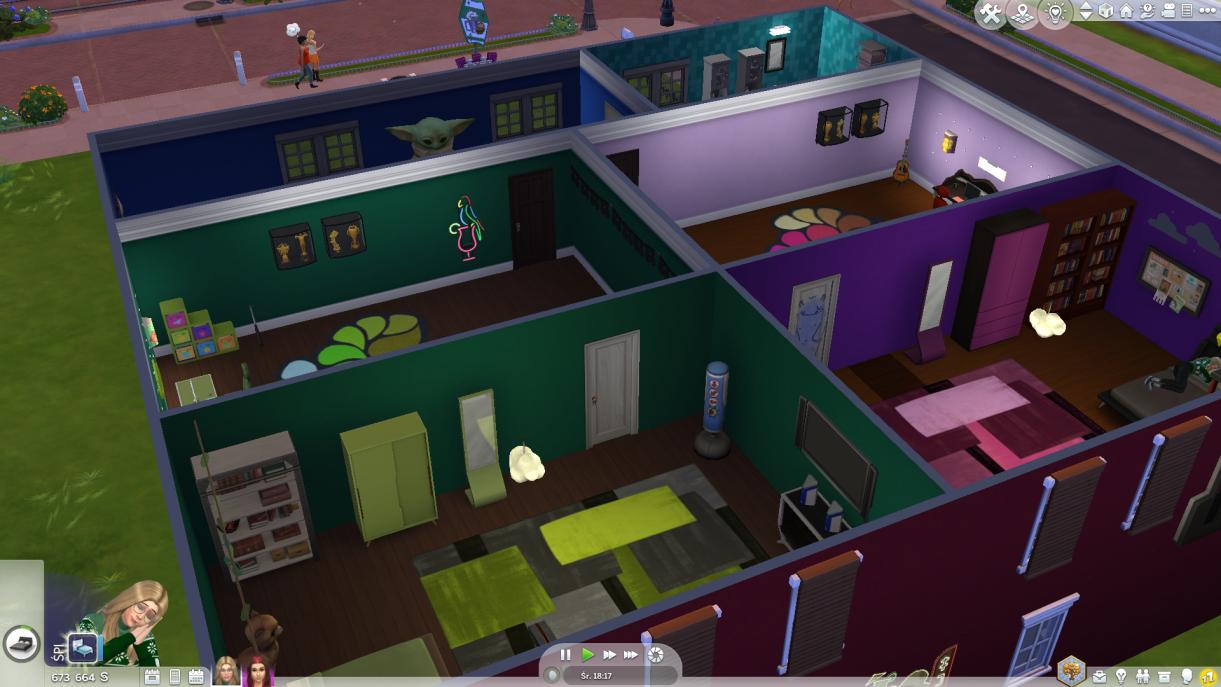The width and height of the screenshot is (1221, 687).
Task: Open camera controls with the video camera icon
Action: tap(1167, 12)
